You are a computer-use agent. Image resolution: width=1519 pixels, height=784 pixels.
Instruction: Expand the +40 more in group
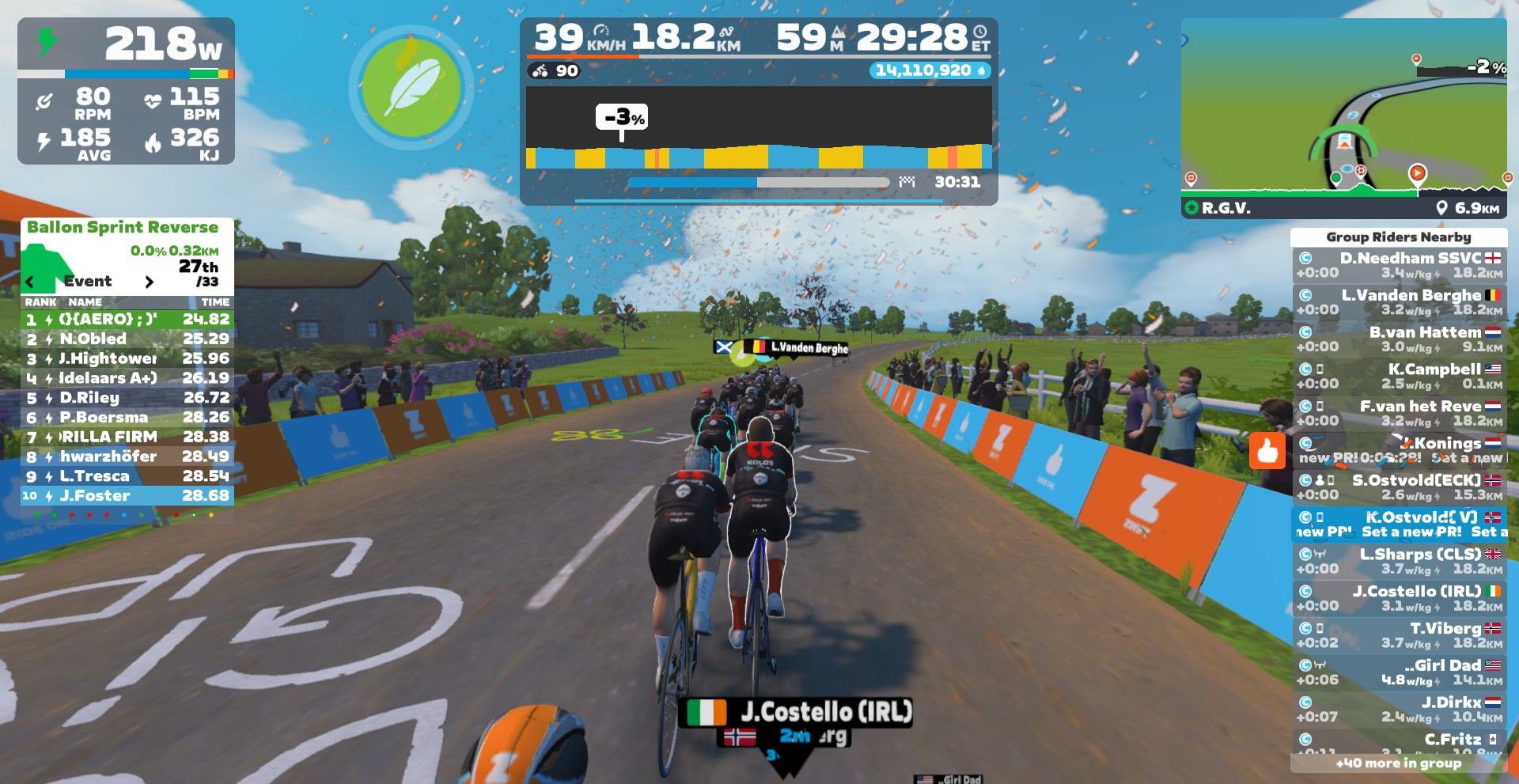point(1398,763)
